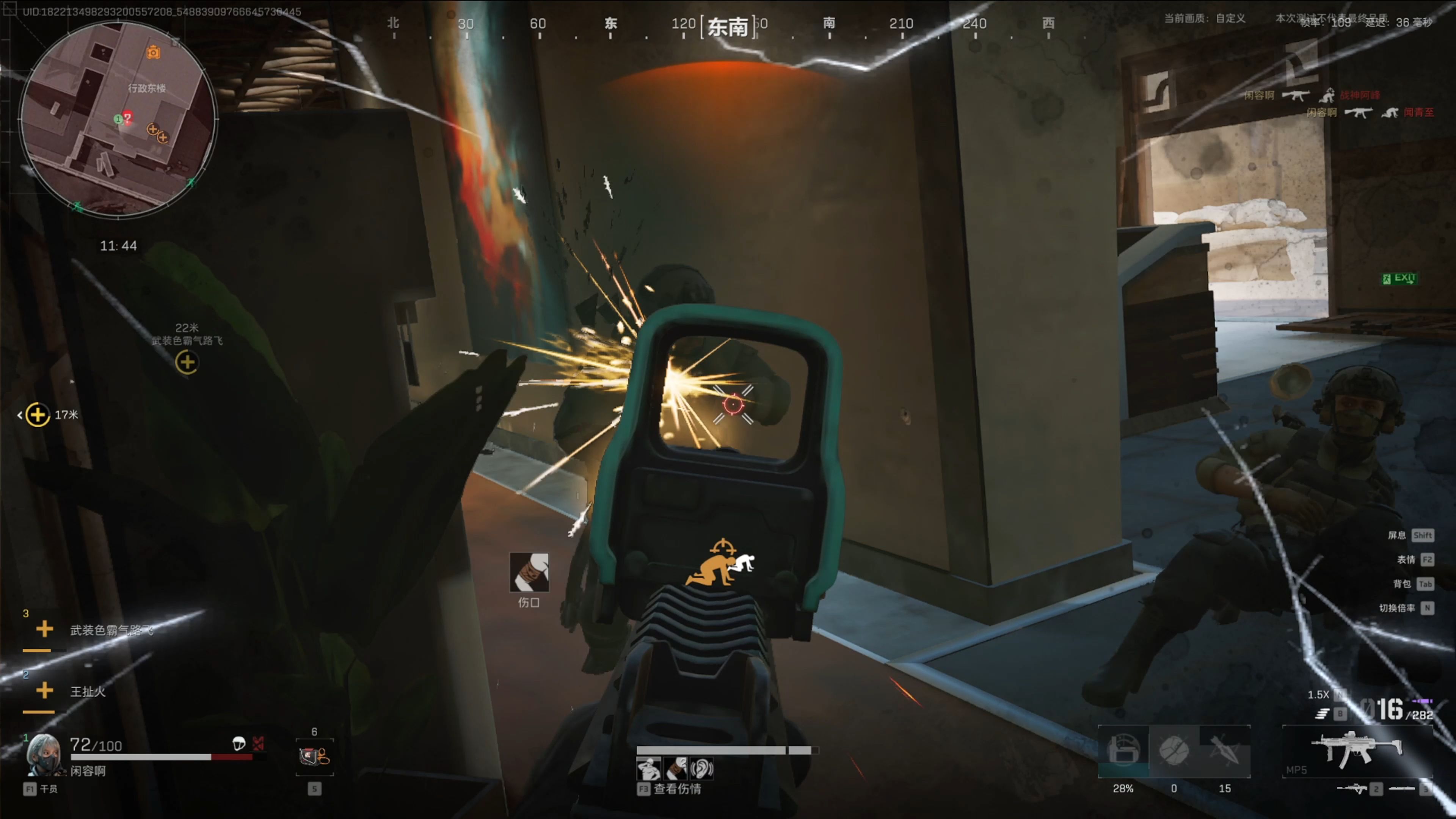The width and height of the screenshot is (1456, 819).
Task: Click the off-screen teammate marker at 17米
Action: click(x=37, y=415)
